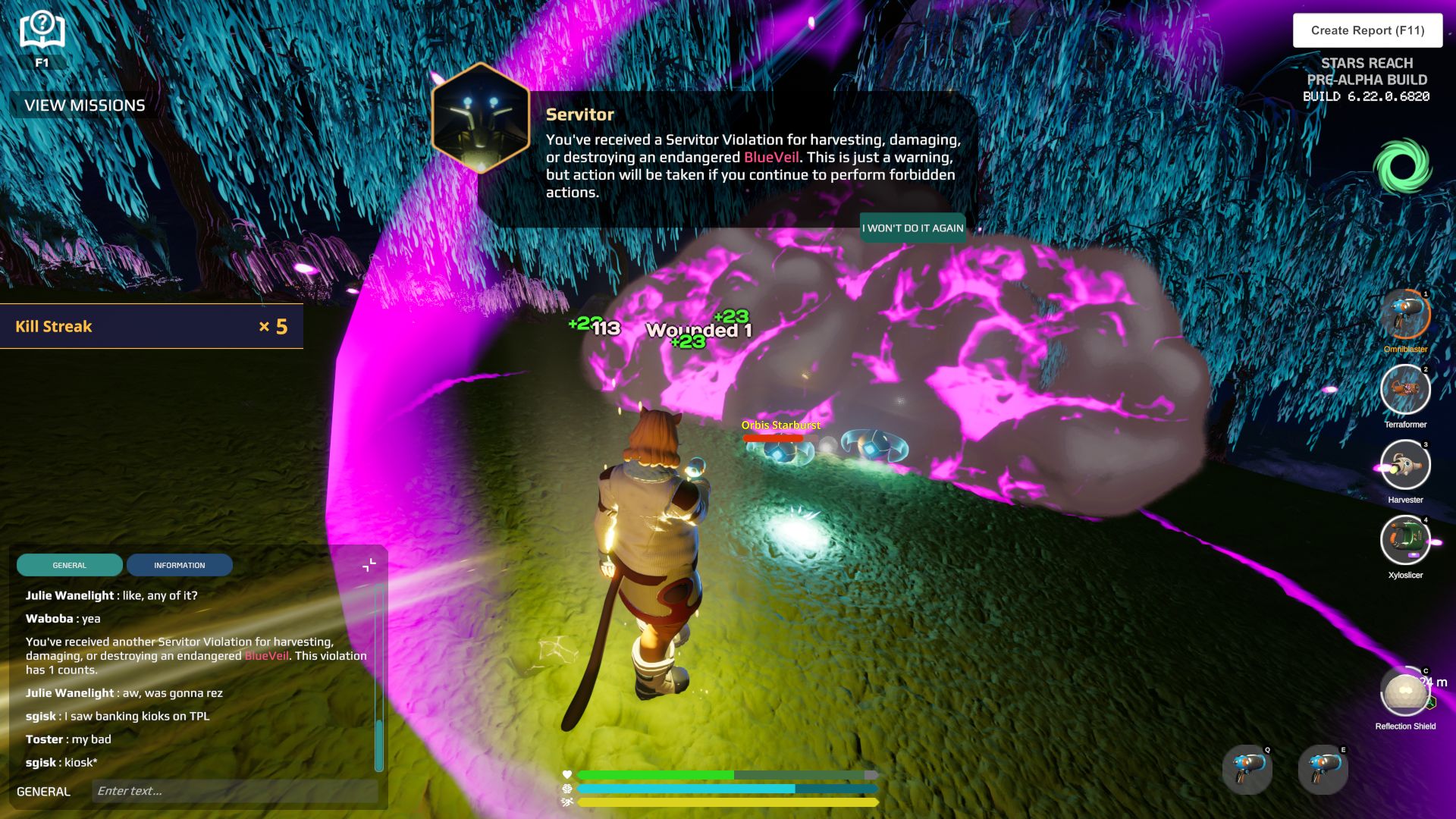Select the Omniblaster tool slot

pyautogui.click(x=1405, y=315)
